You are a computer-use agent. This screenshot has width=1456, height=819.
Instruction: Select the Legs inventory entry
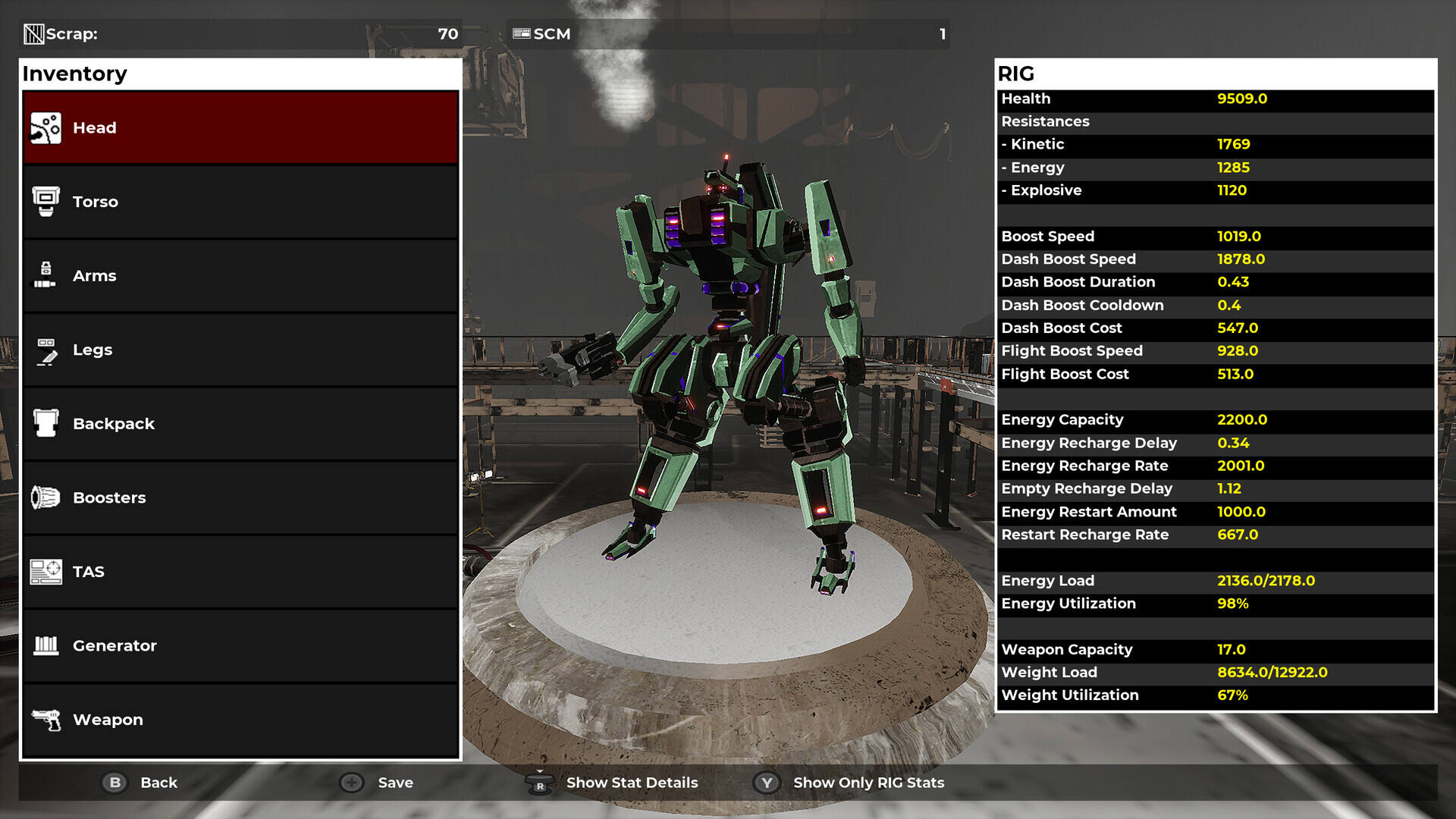click(240, 350)
